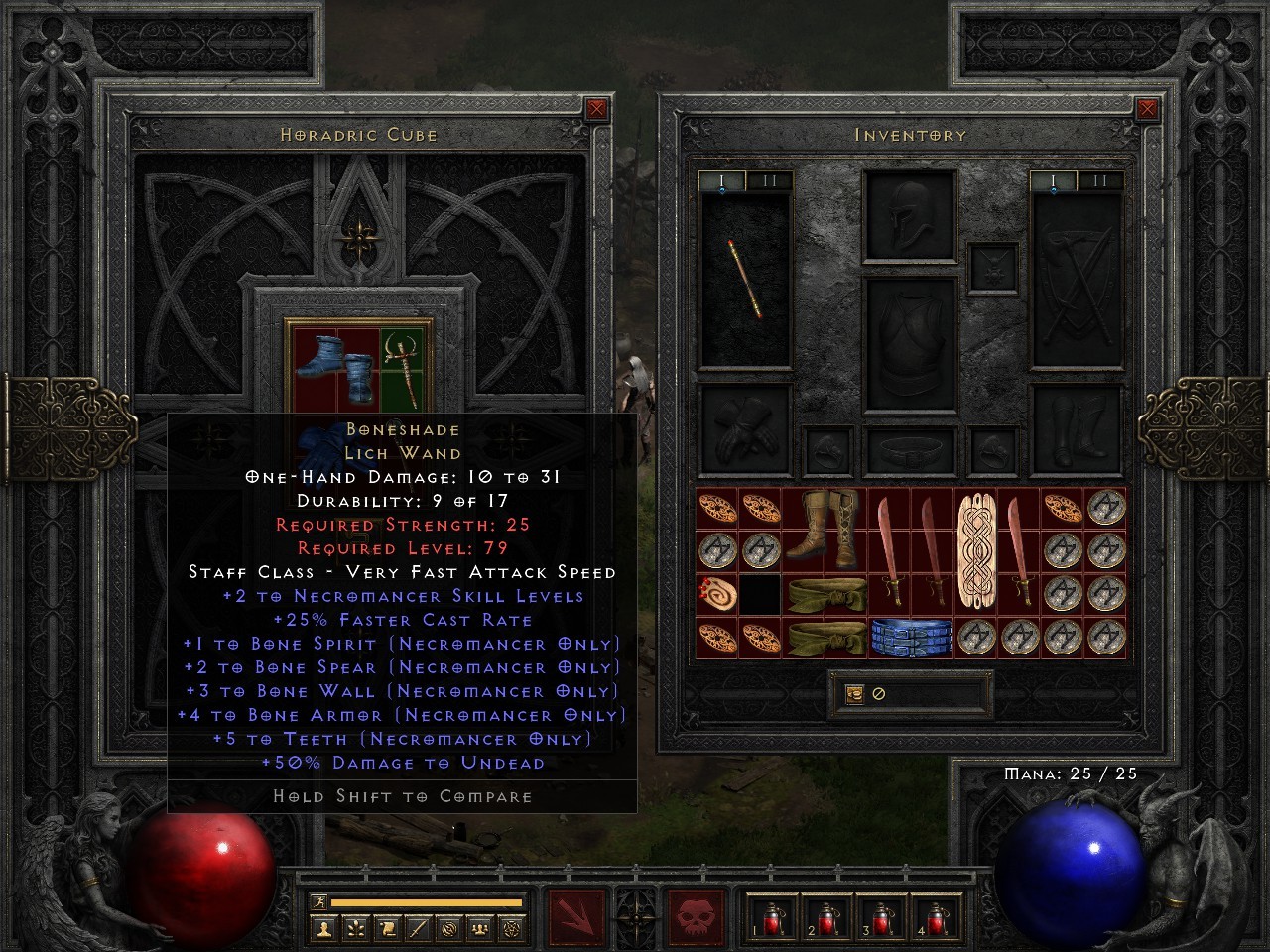Open the character screen
Image resolution: width=1270 pixels, height=952 pixels.
[x=324, y=929]
